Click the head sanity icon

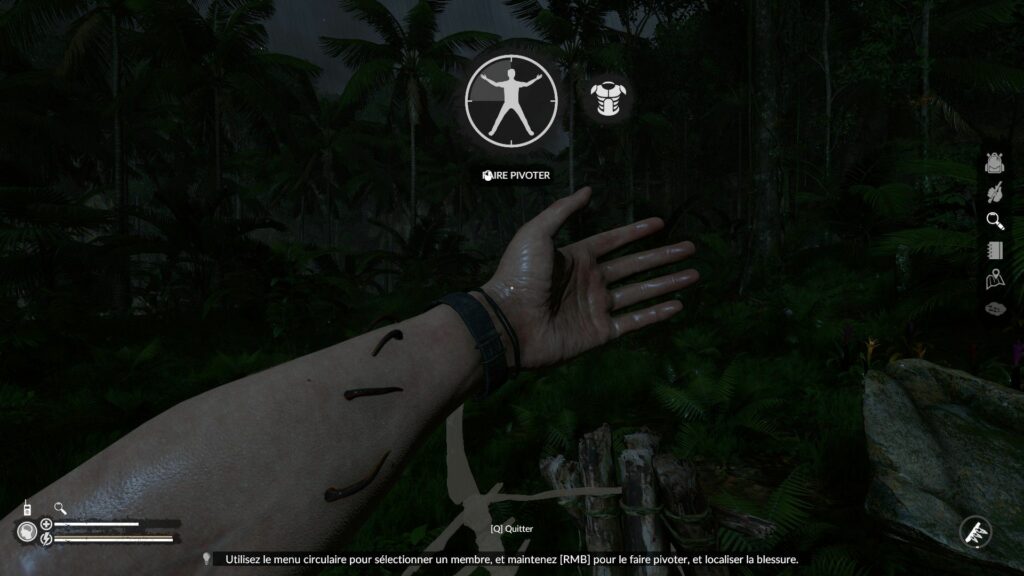25,531
